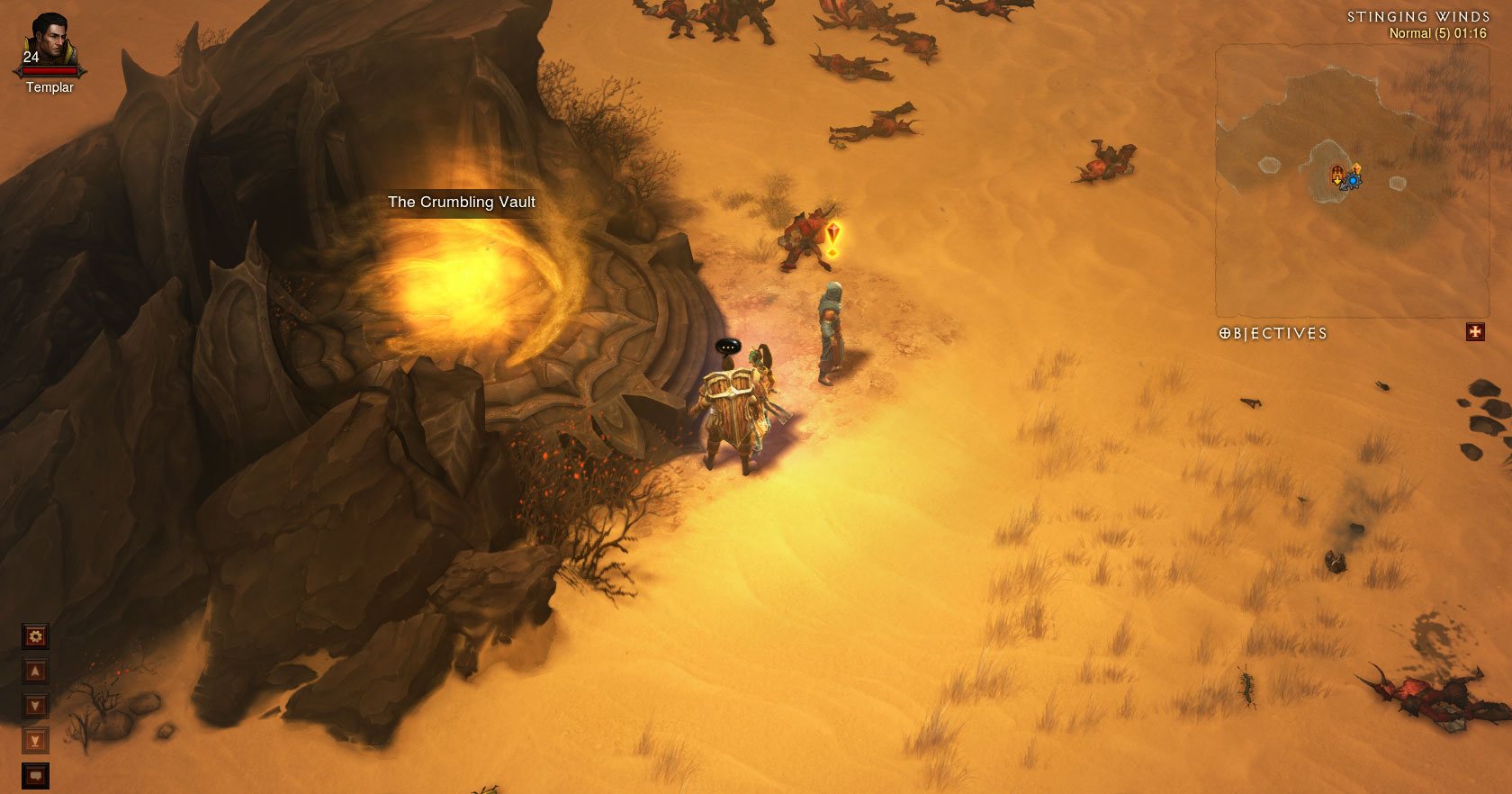The height and width of the screenshot is (794, 1512).
Task: Click the up arrow chat button
Action: 35,672
